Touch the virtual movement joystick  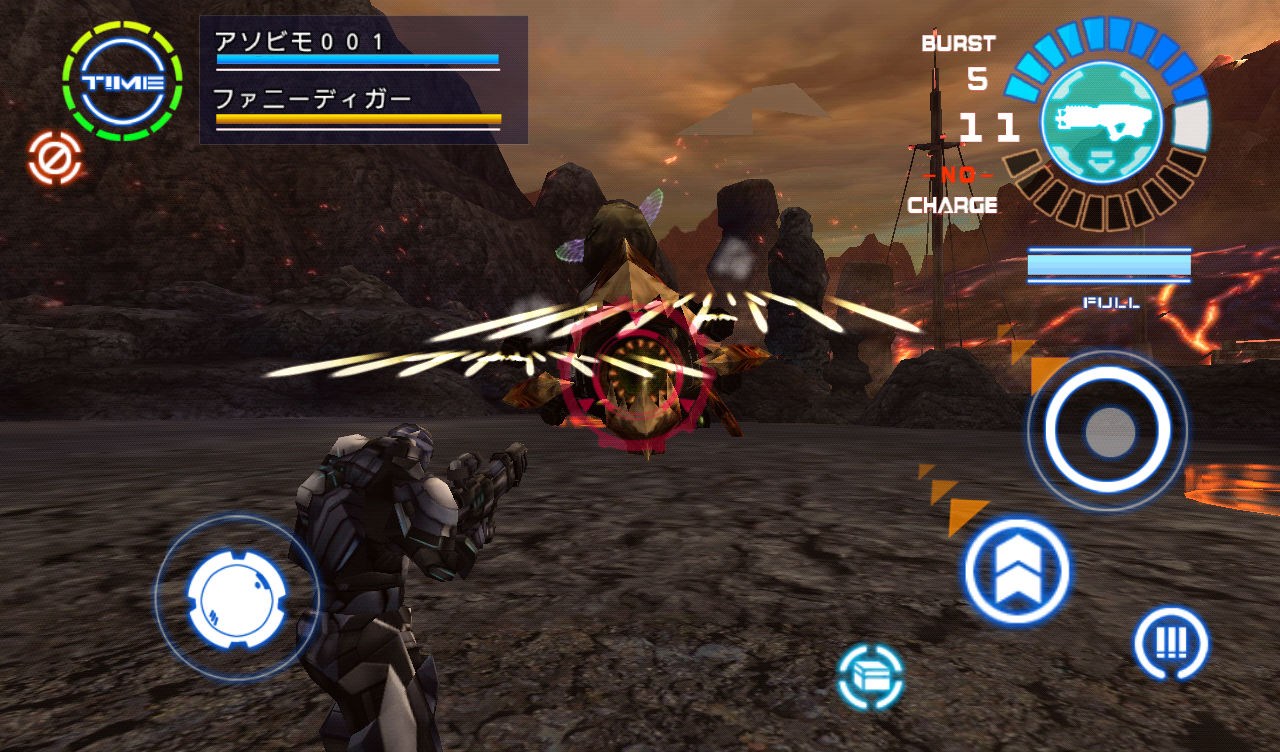[237, 598]
